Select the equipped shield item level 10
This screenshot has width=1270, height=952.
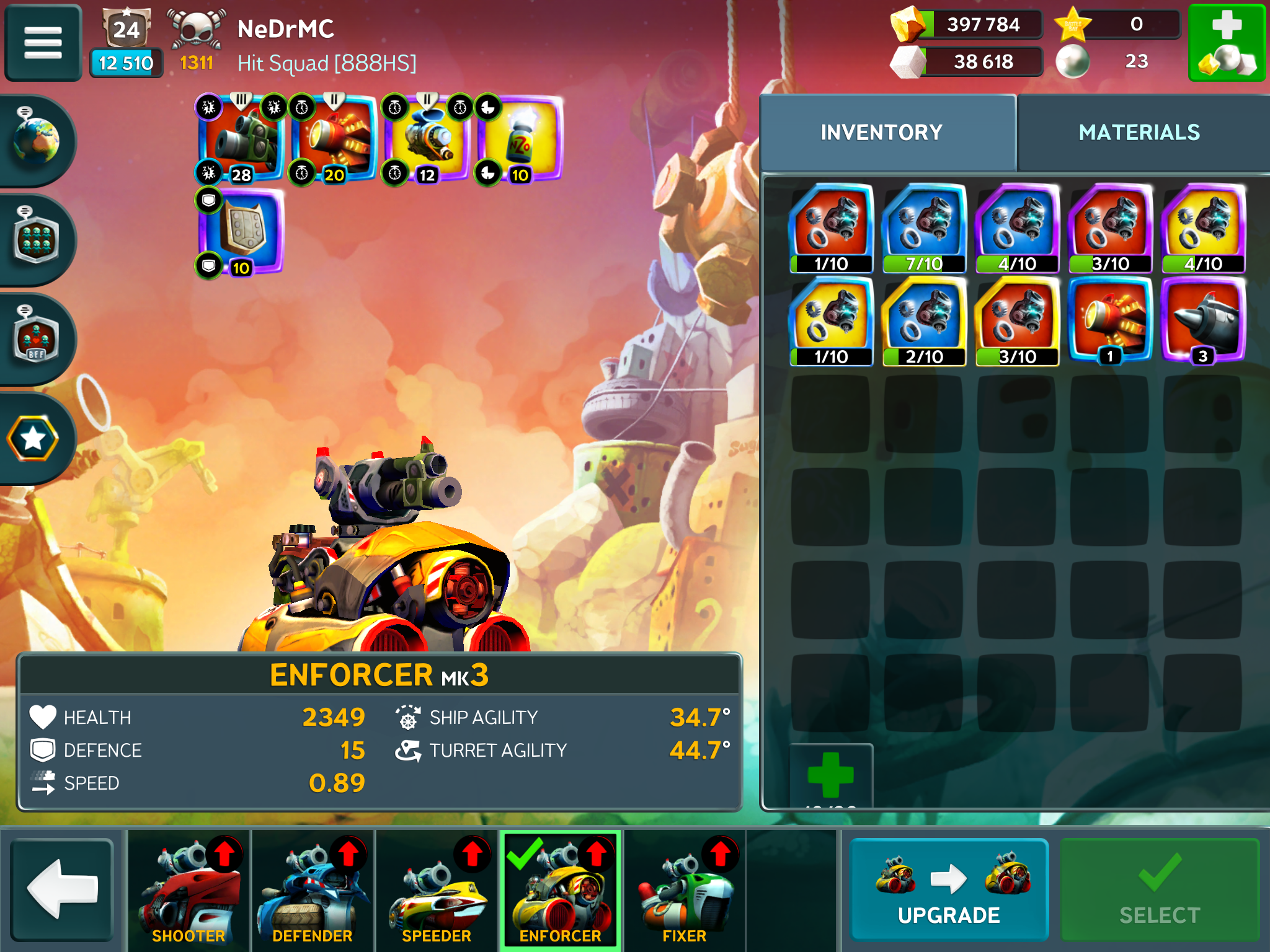241,231
